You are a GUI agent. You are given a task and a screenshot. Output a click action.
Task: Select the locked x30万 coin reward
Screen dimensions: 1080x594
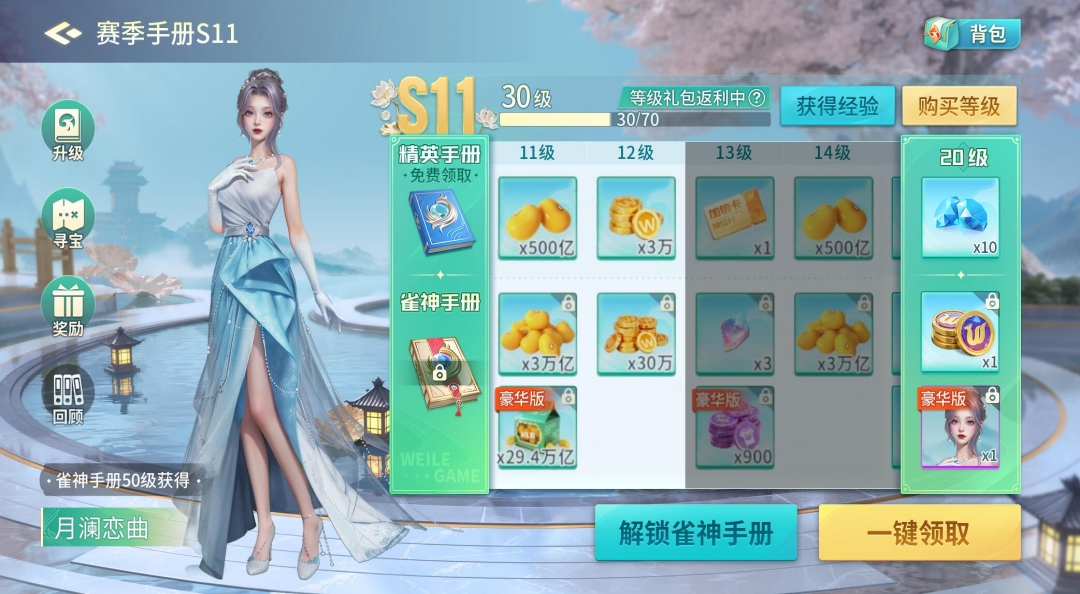coord(636,334)
